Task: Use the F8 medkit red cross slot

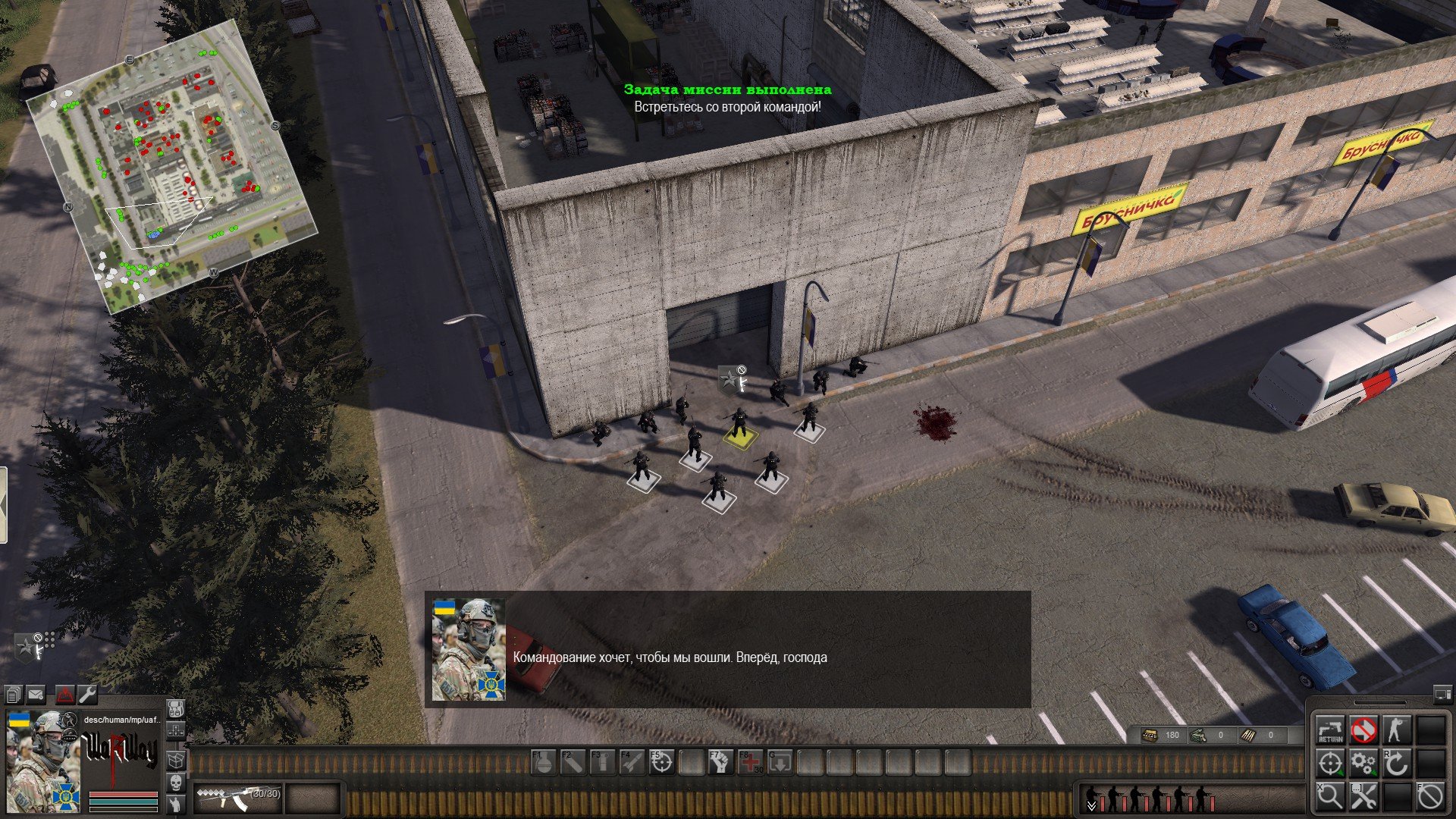Action: pyautogui.click(x=751, y=763)
